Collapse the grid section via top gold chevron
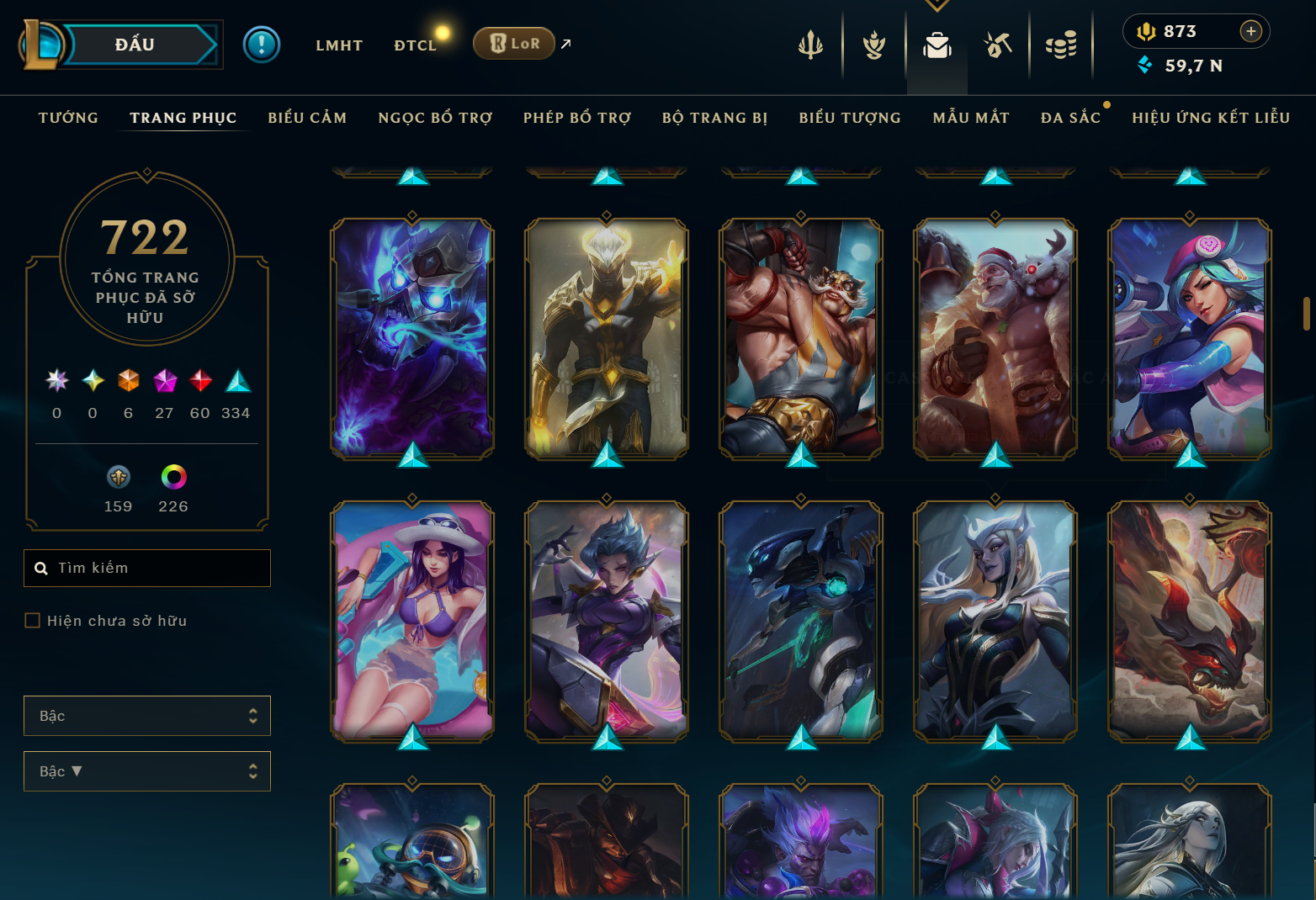Screen dimensions: 1316x900 [x=937, y=4]
